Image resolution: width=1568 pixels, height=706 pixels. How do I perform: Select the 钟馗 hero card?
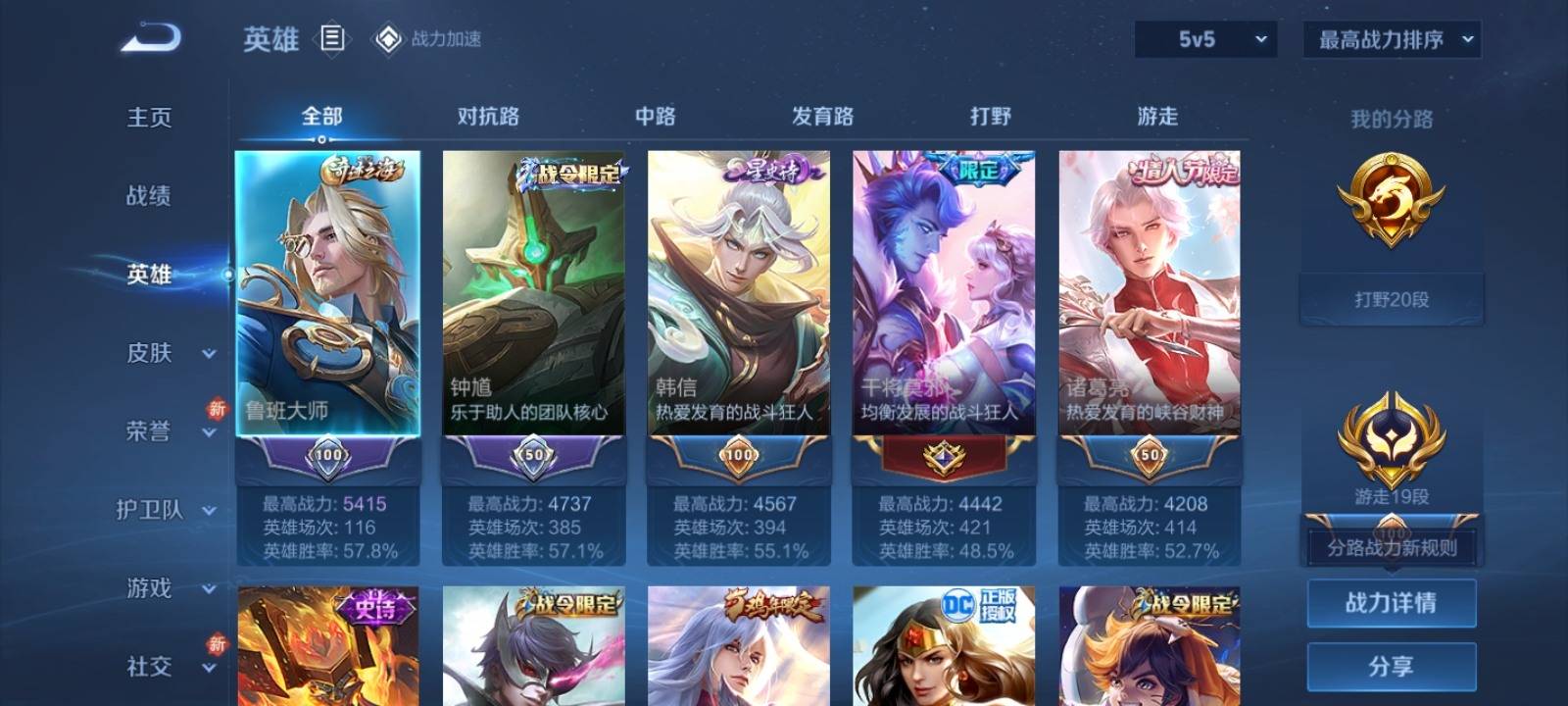point(533,292)
